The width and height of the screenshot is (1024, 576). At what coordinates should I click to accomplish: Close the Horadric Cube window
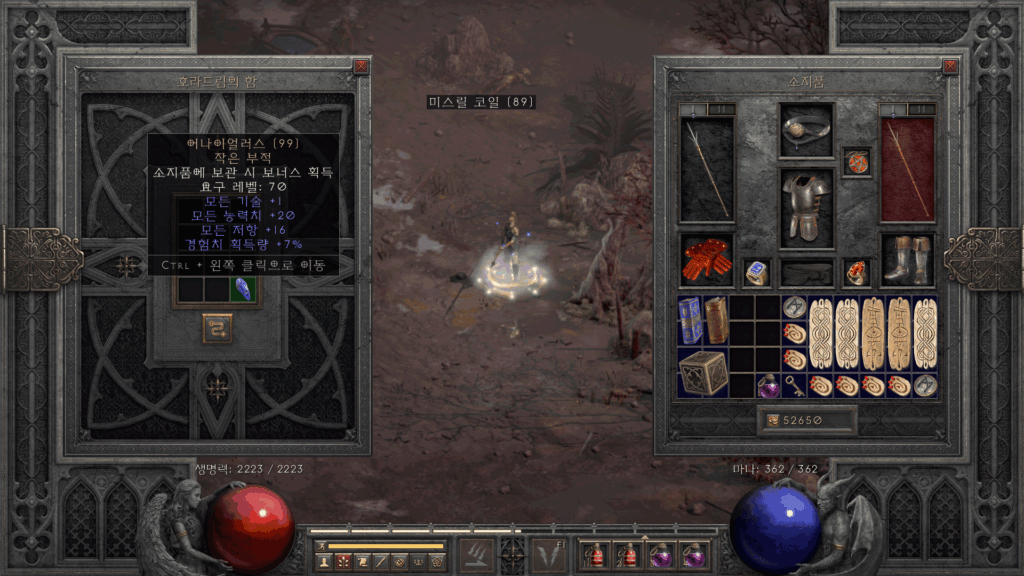coord(361,67)
